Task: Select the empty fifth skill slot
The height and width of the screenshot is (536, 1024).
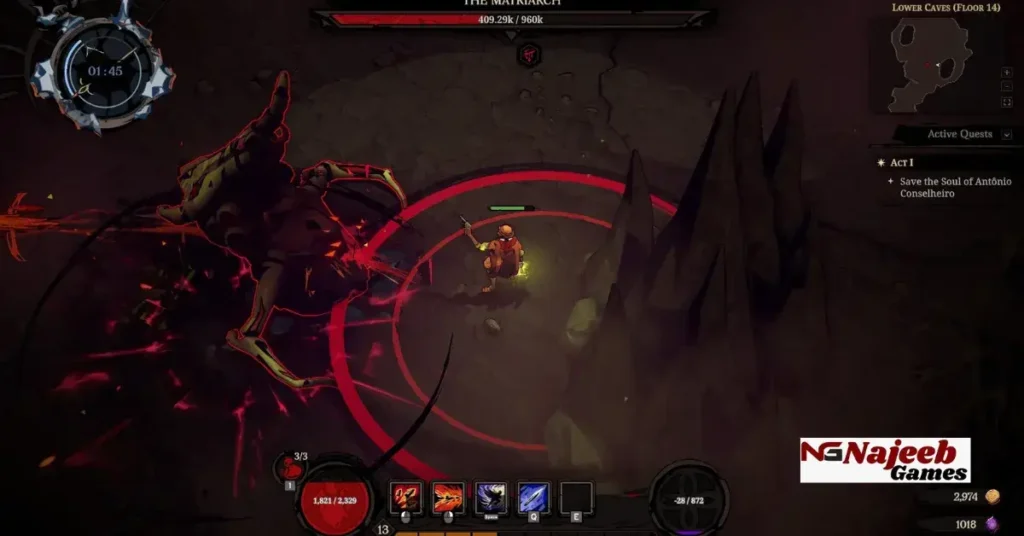Action: coord(576,497)
